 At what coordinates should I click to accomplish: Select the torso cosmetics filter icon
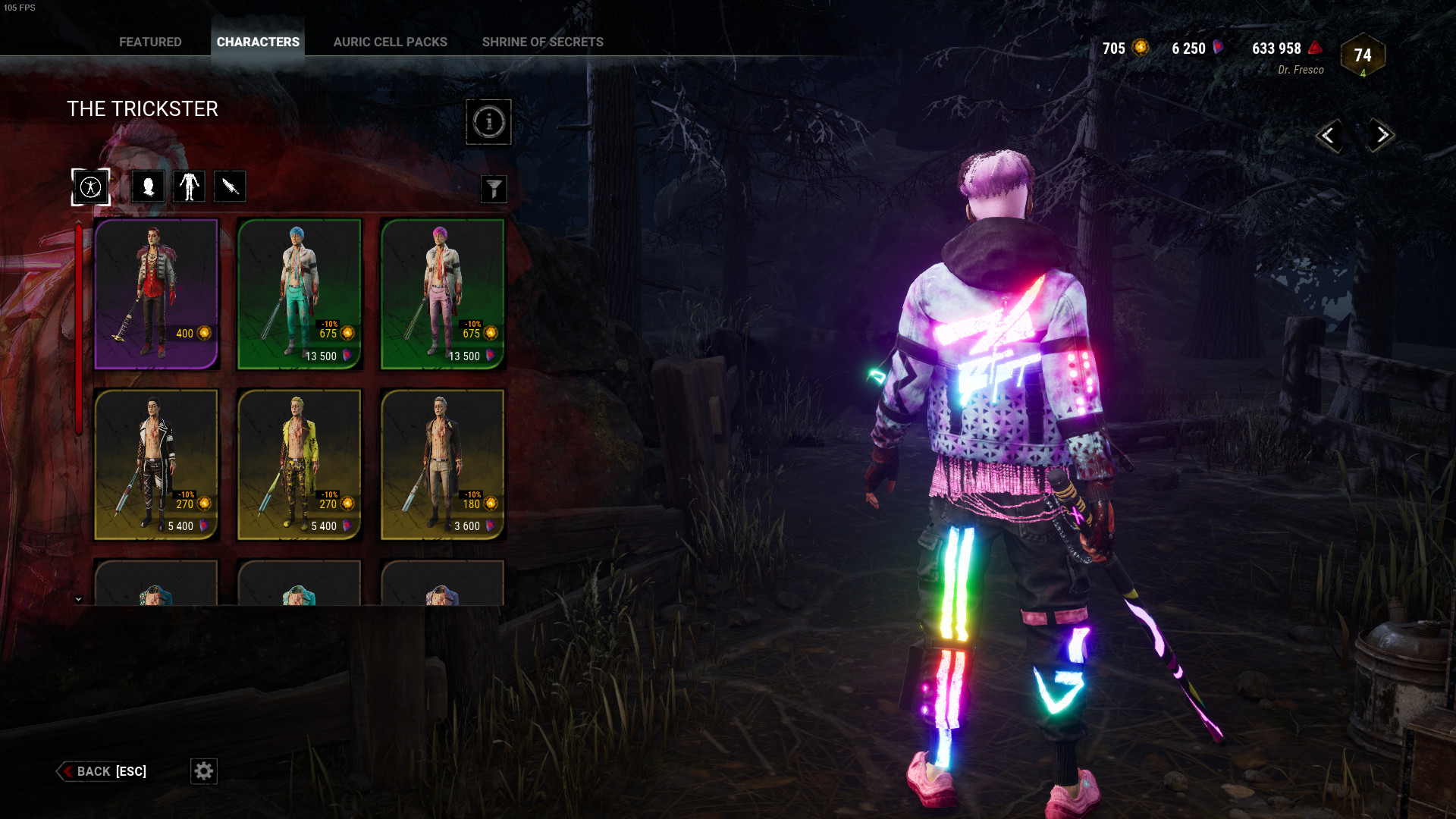pos(189,186)
